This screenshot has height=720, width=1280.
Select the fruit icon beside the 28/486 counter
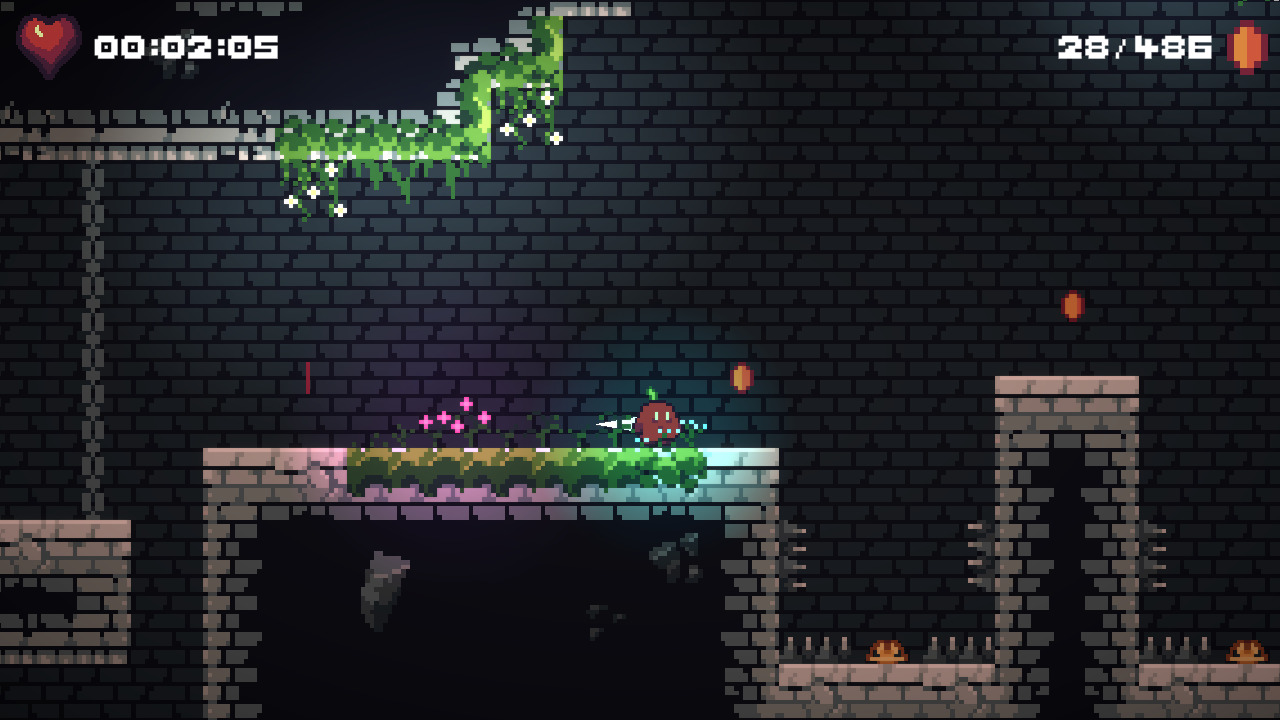(1243, 45)
